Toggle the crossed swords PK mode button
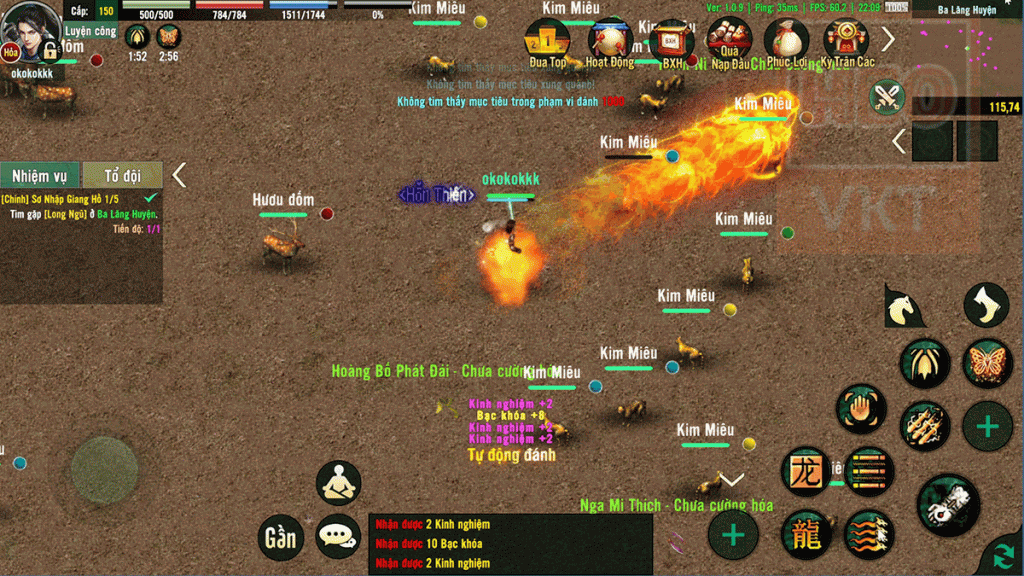Viewport: 1024px width, 576px height. [x=887, y=97]
